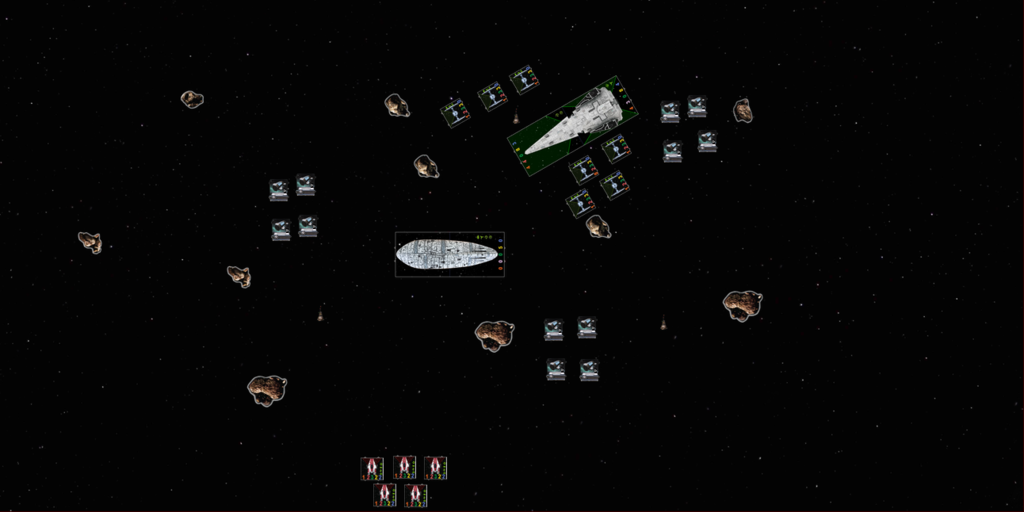Select the Mon Calamari cruiser ship token
This screenshot has width=1024, height=512.
coord(447,254)
